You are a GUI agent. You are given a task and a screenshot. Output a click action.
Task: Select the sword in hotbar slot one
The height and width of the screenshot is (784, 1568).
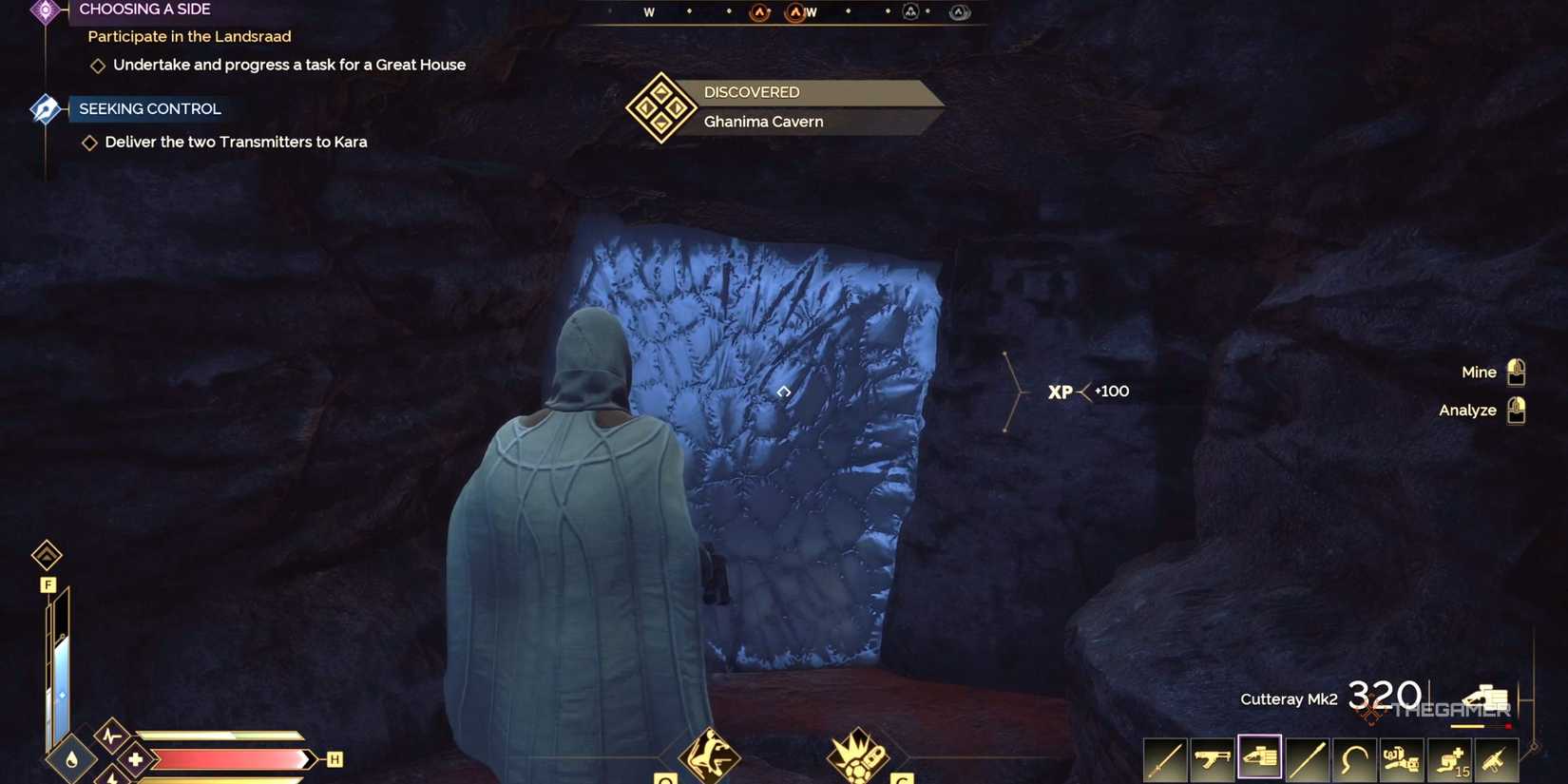pyautogui.click(x=1163, y=758)
